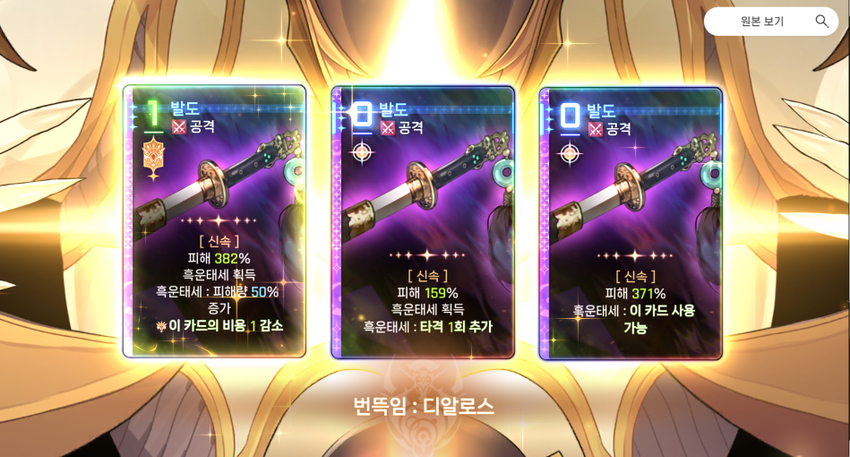Select the 발도 card with 382% damage
Viewport: 850px width, 457px height.
(x=214, y=221)
